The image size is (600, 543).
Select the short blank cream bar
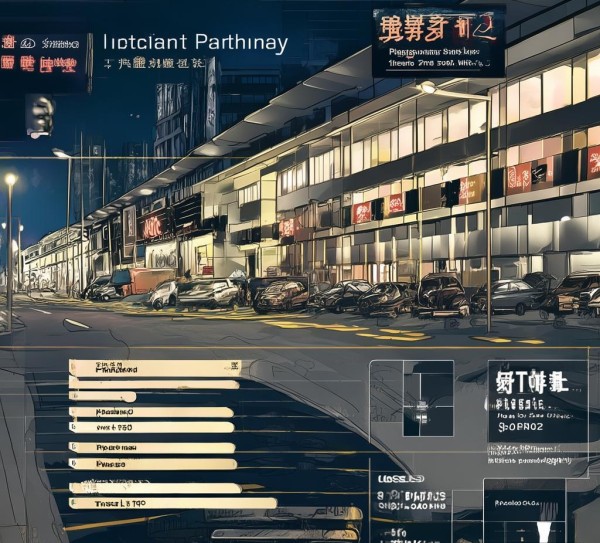point(102,397)
